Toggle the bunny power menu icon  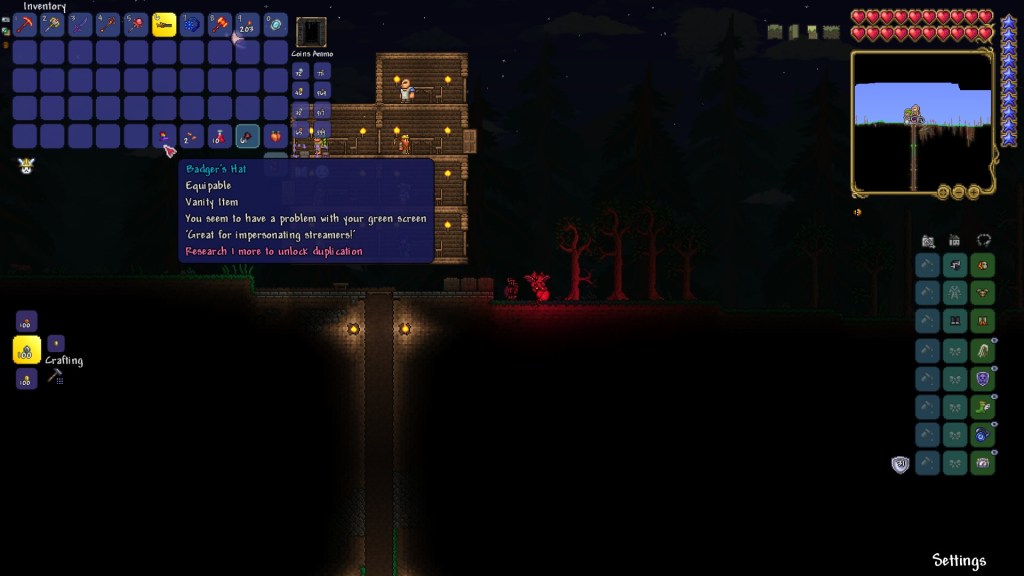(x=26, y=166)
